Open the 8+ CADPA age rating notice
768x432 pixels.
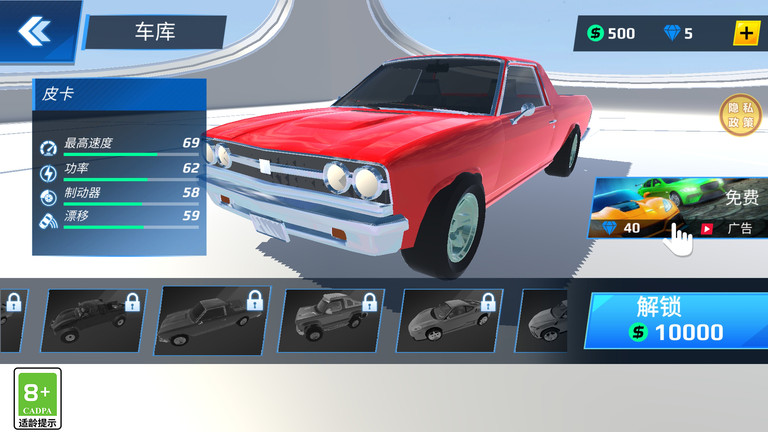tap(37, 398)
